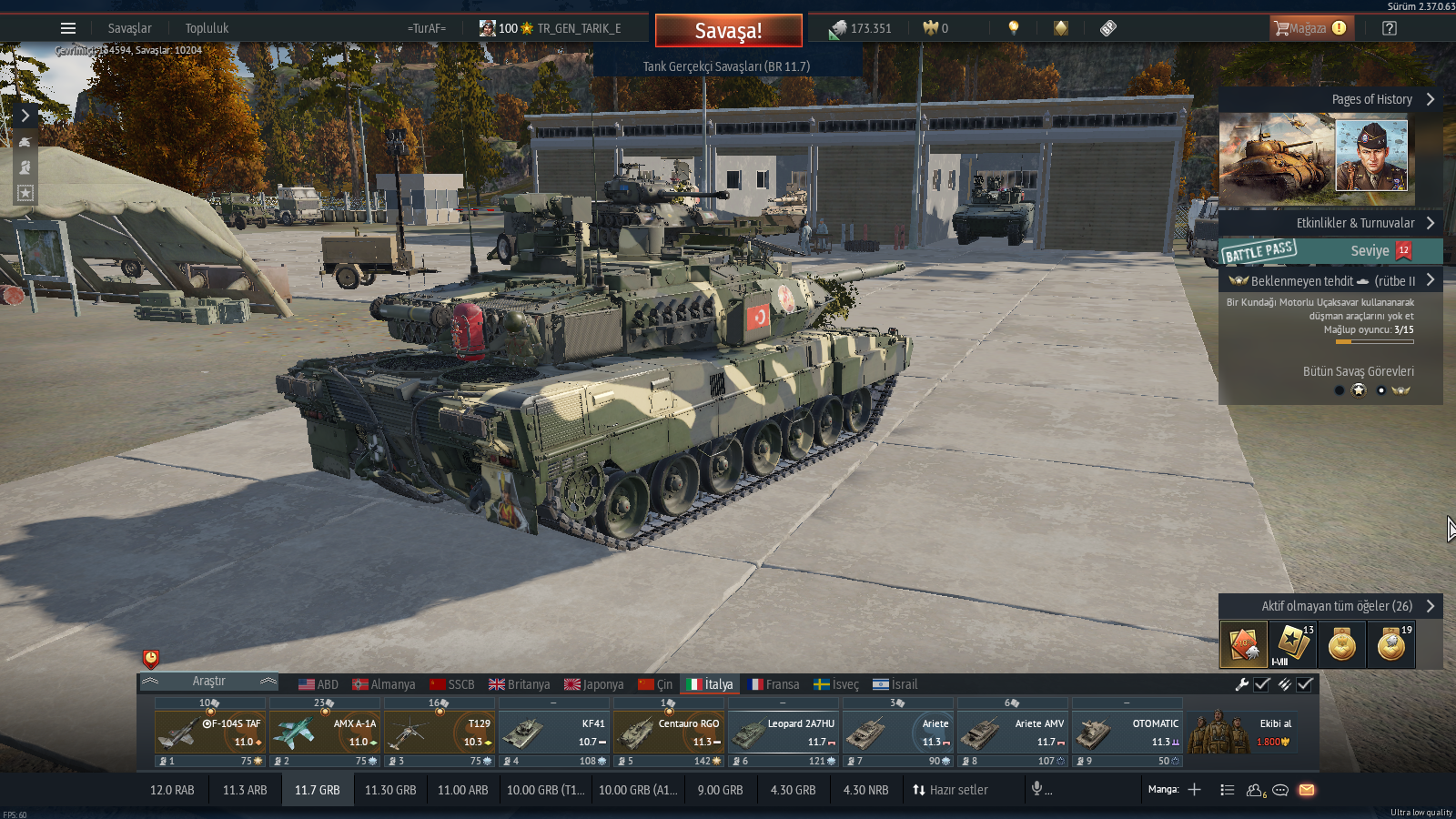The width and height of the screenshot is (1456, 819).
Task: Open Hazır setler preset list
Action: 950,790
